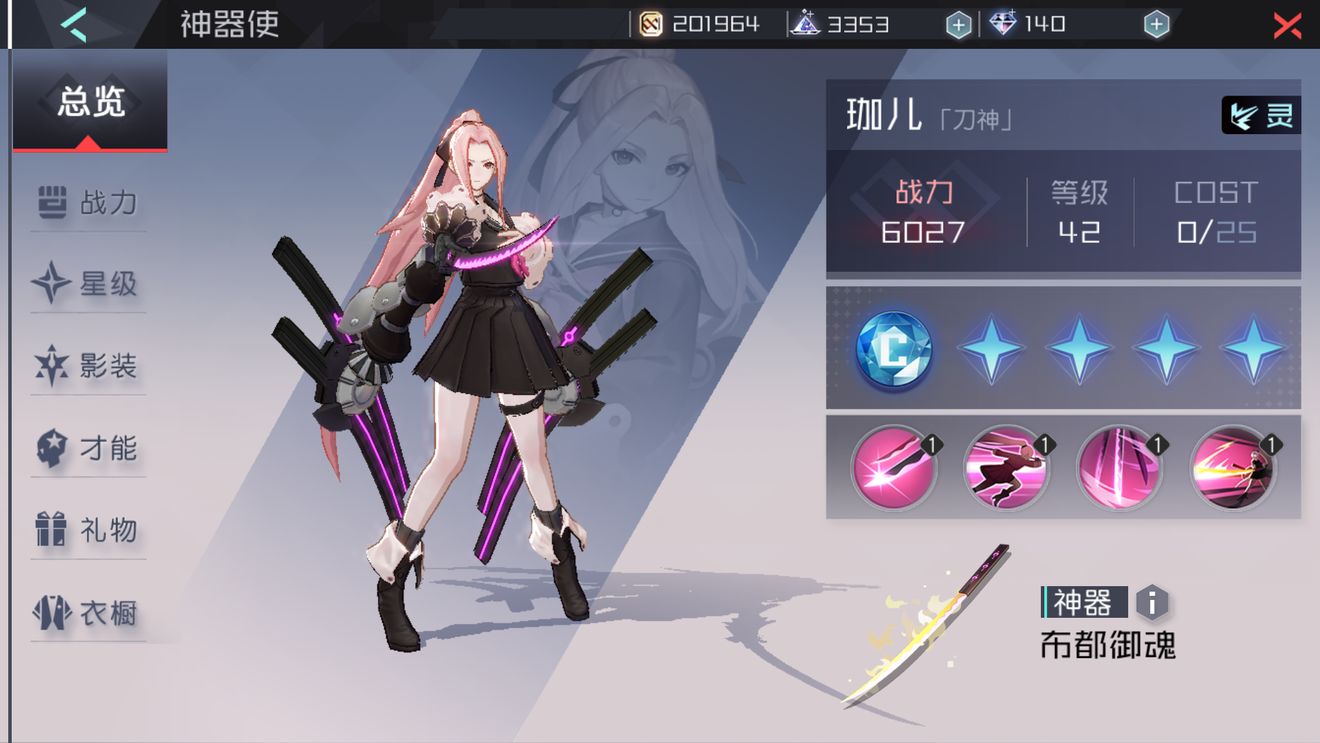The image size is (1320, 743).
Task: Open the 礼物 gifts tab
Action: tap(88, 530)
